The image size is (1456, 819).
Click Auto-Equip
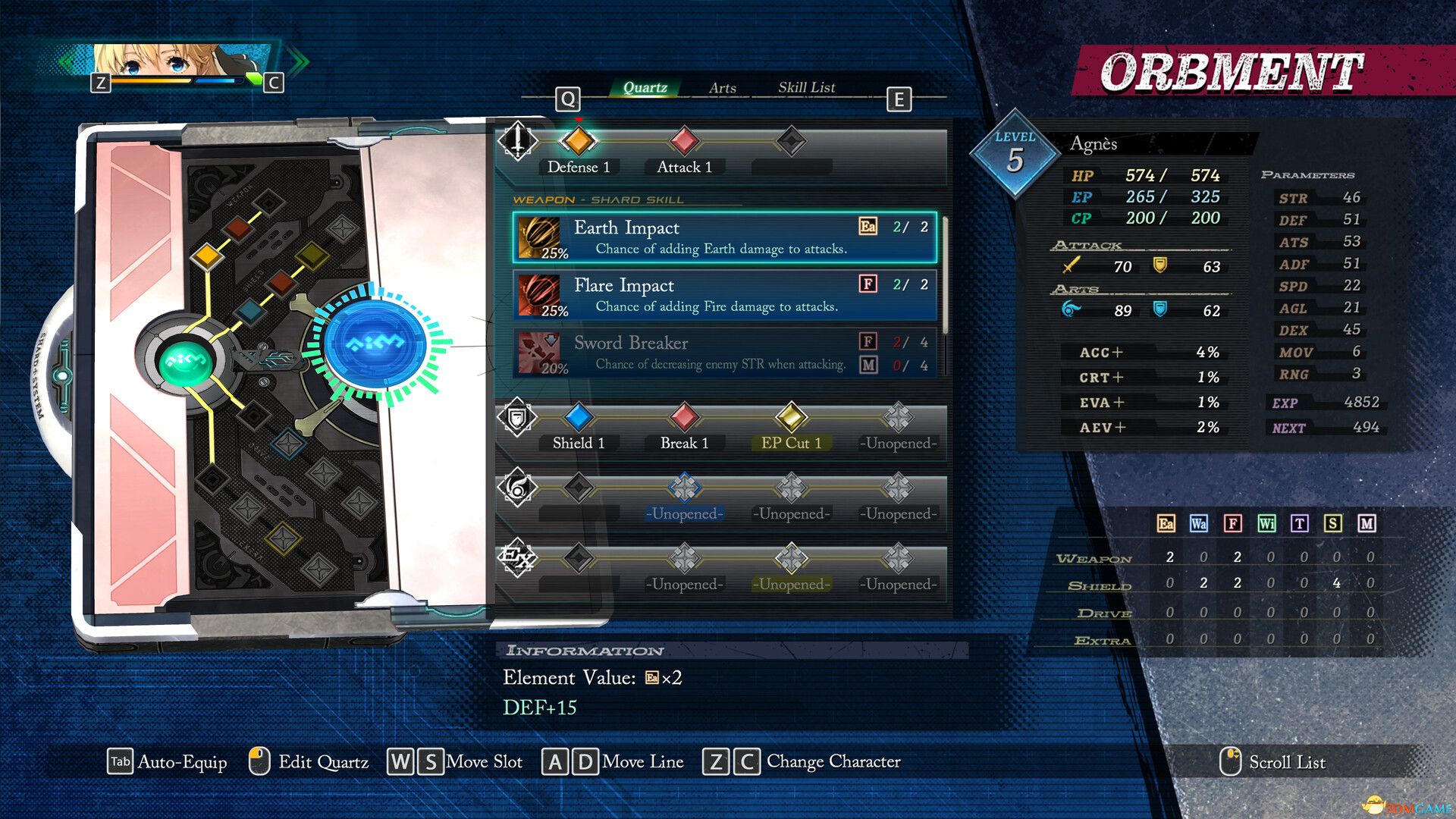pyautogui.click(x=182, y=761)
